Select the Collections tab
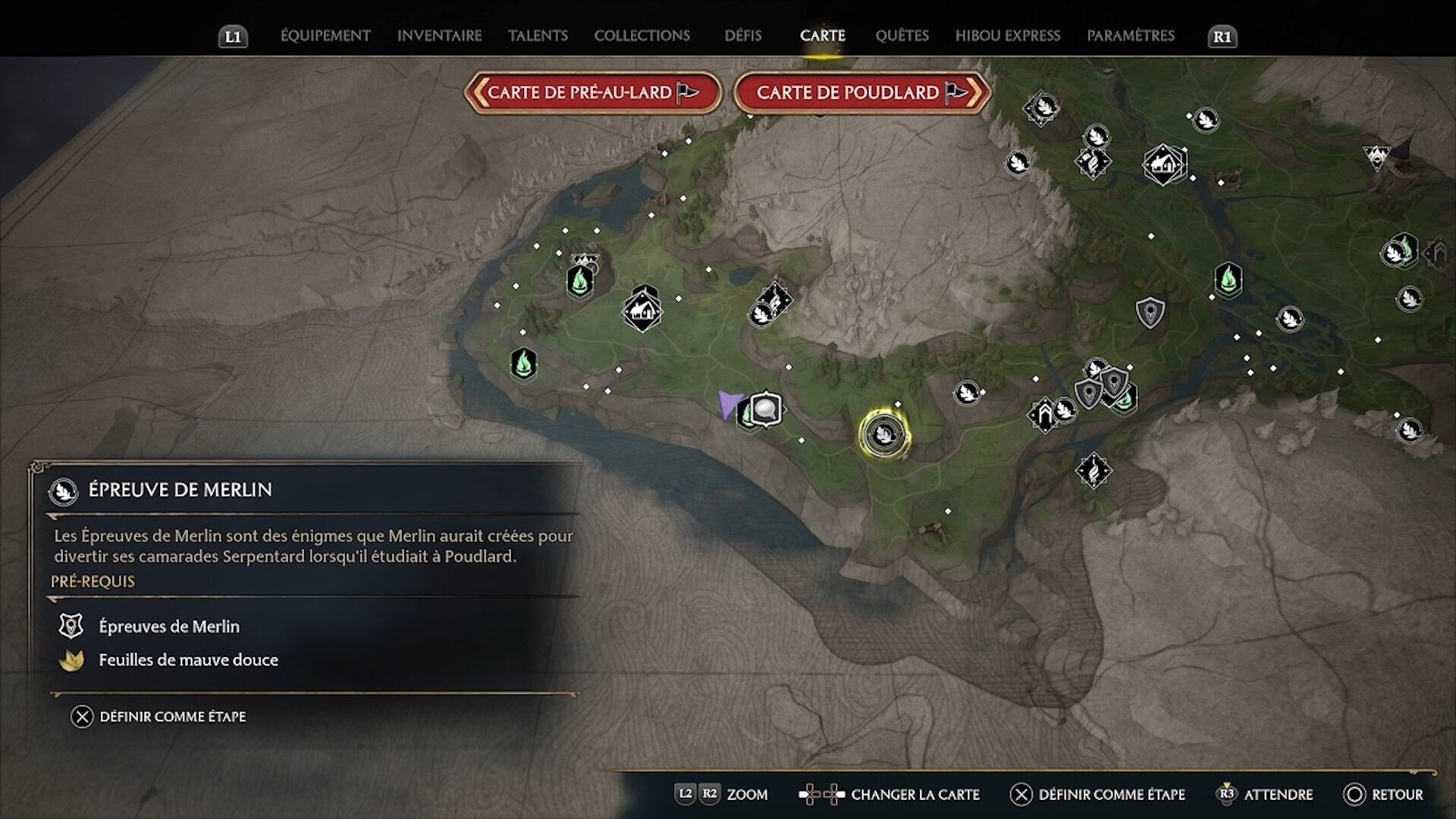1456x819 pixels. [642, 36]
